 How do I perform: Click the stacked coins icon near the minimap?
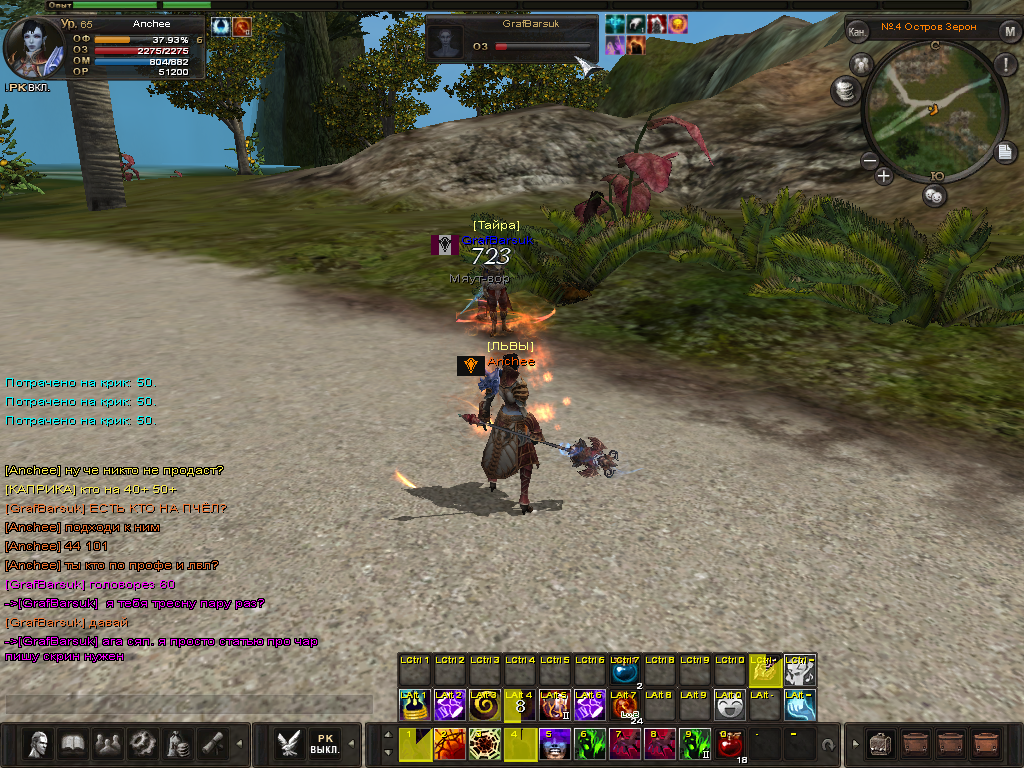point(845,91)
